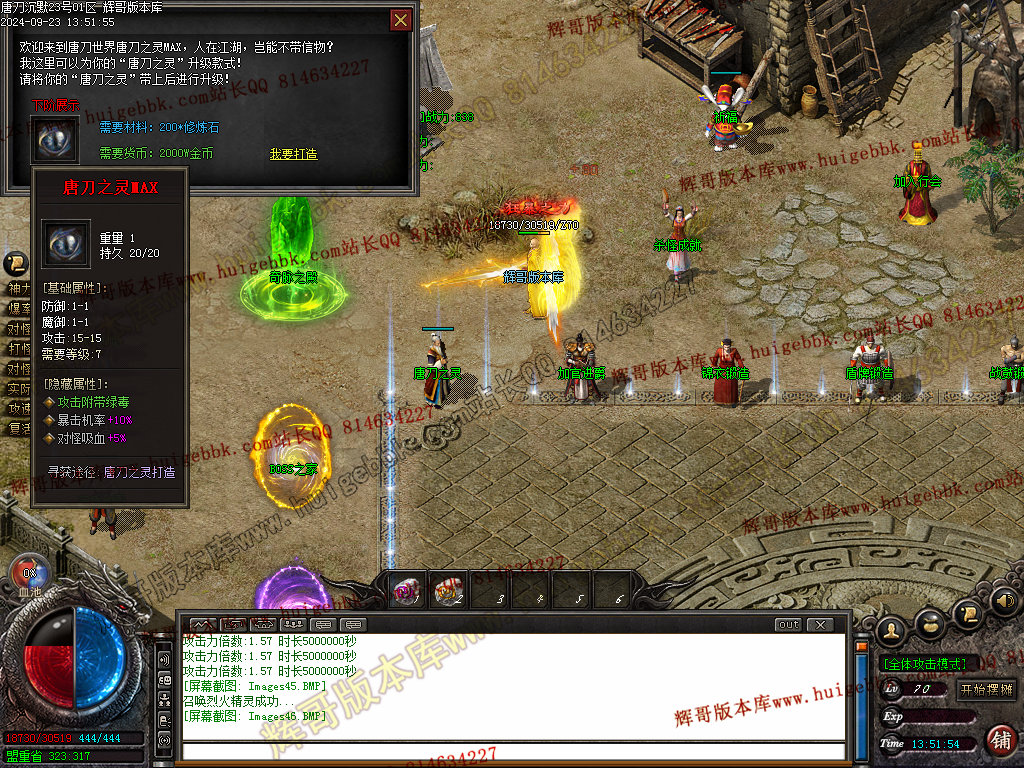Click the chat text input field
This screenshot has height=768, width=1024.
tap(510, 751)
